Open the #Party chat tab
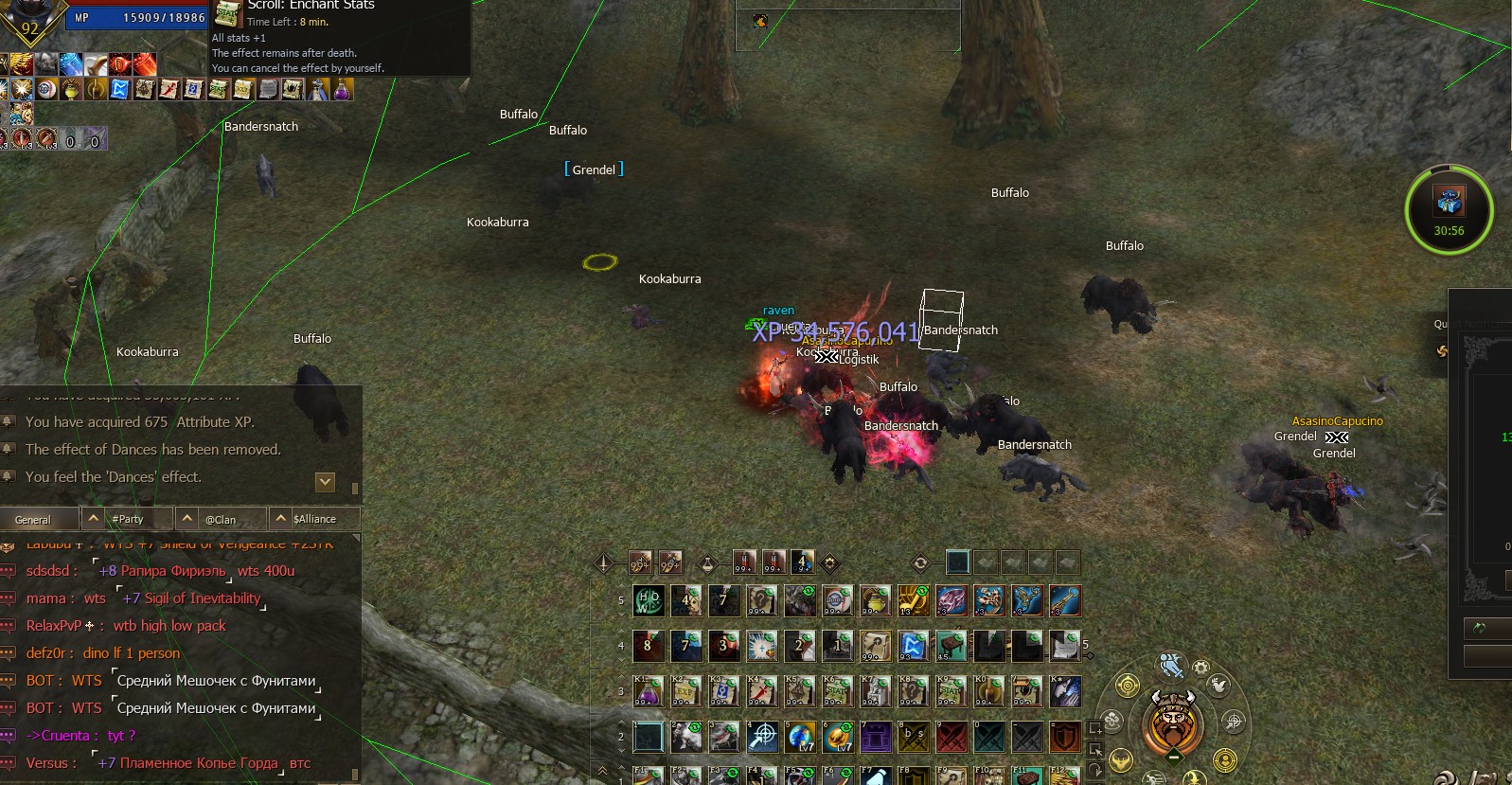The height and width of the screenshot is (785, 1512). click(127, 519)
